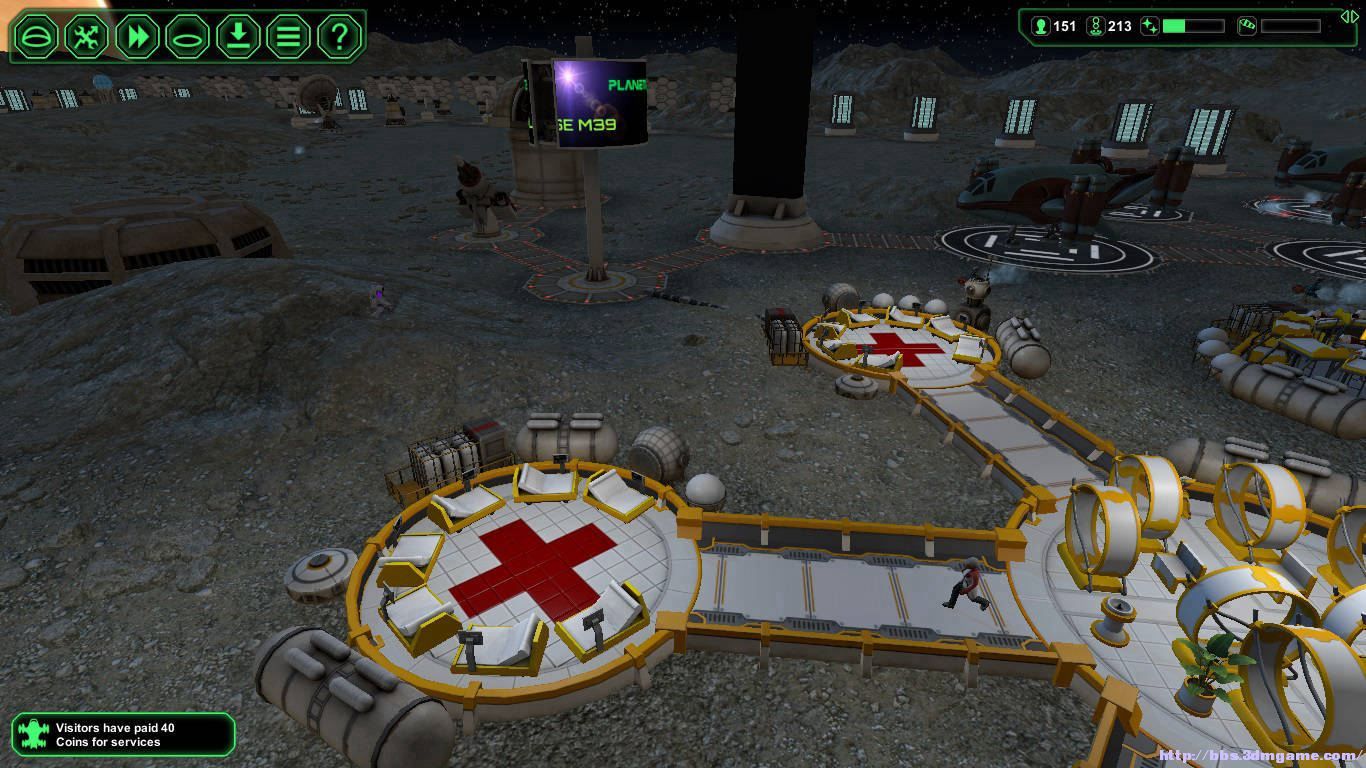Show help with the question mark
This screenshot has width=1366, height=768.
(339, 37)
